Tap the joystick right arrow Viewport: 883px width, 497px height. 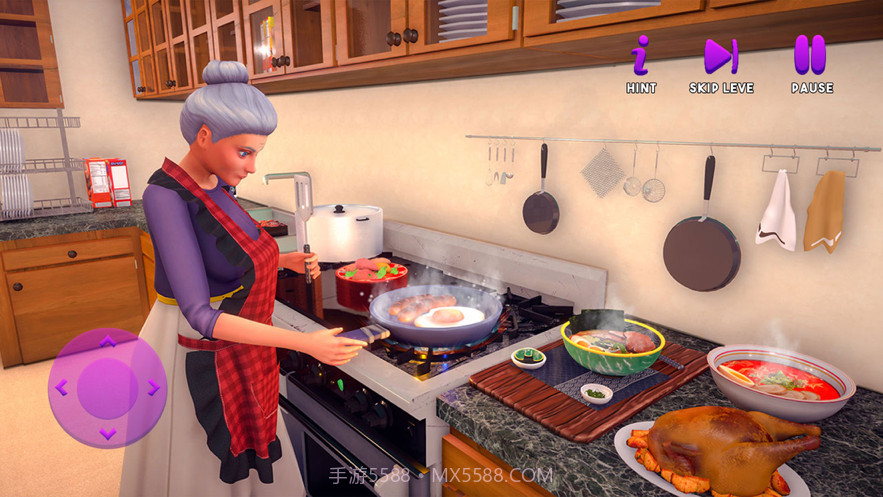pos(153,388)
